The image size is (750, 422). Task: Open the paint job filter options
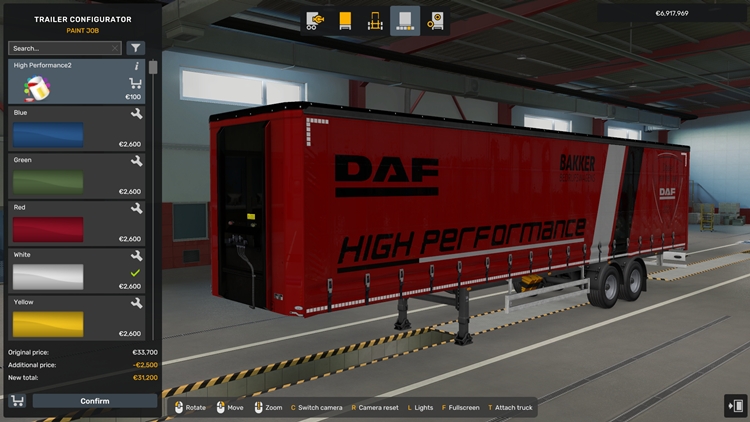coord(136,48)
